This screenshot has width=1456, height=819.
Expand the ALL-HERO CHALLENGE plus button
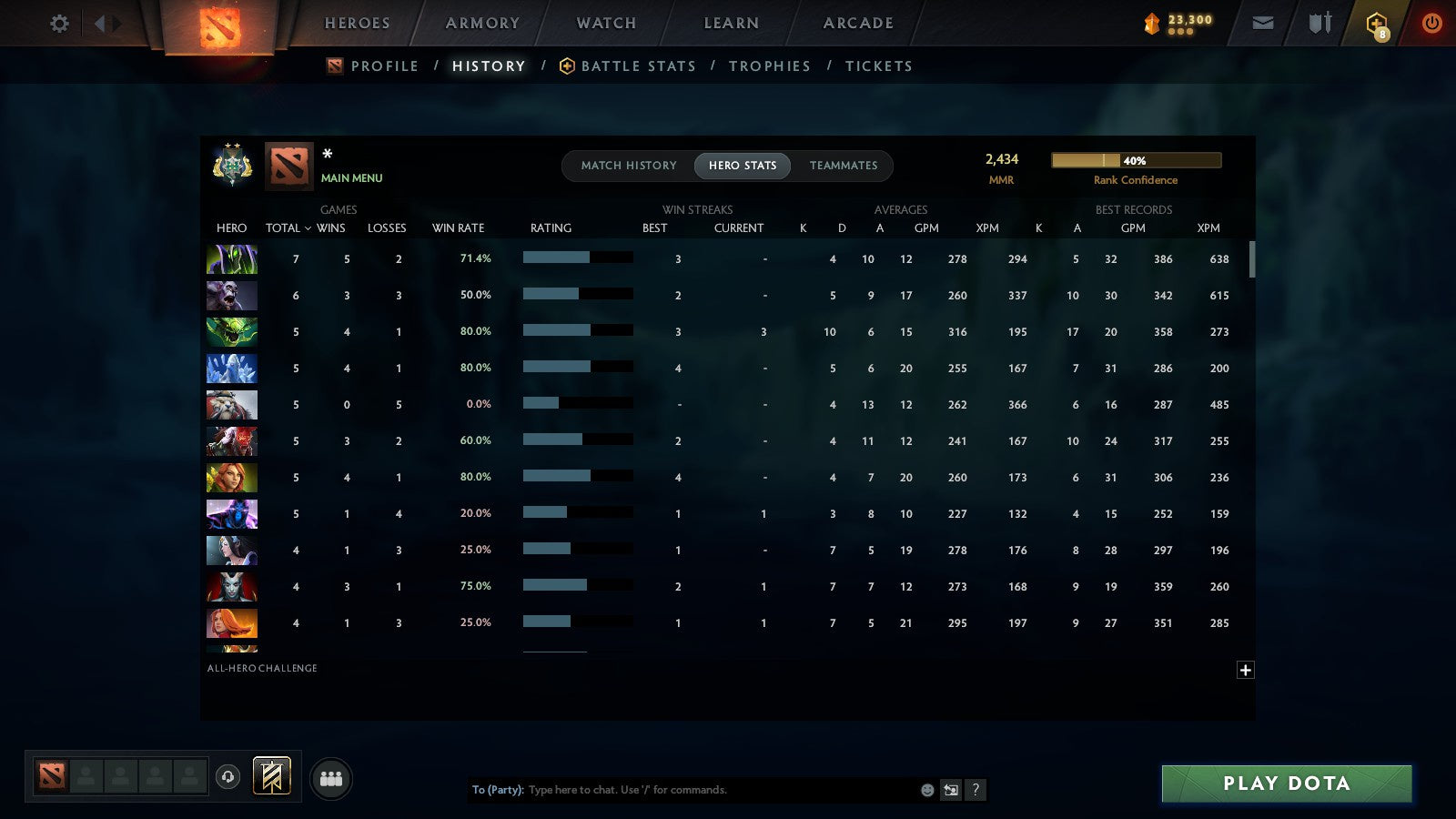click(x=1245, y=670)
